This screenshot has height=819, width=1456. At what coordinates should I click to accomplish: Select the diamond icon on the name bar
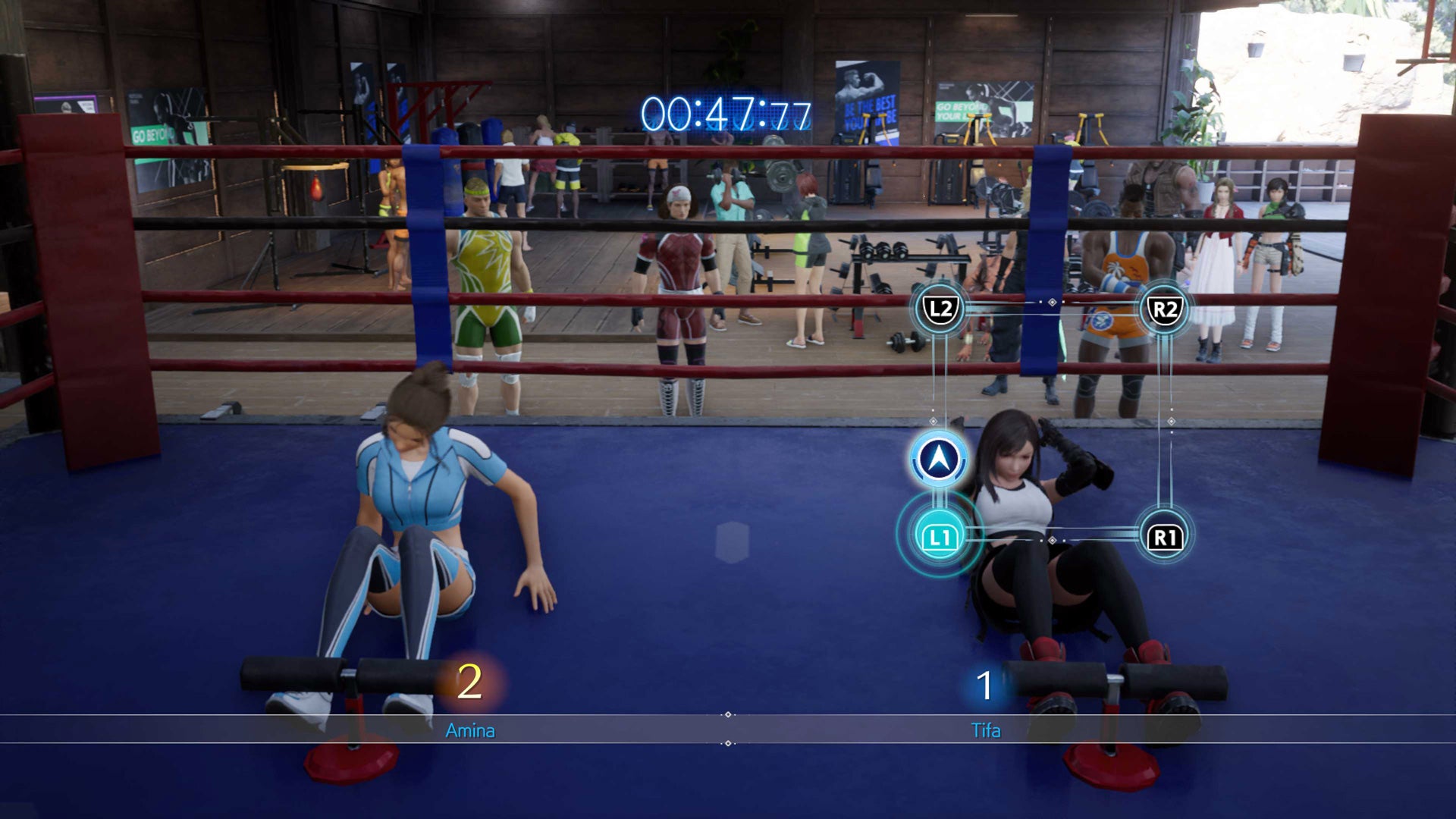(x=729, y=714)
